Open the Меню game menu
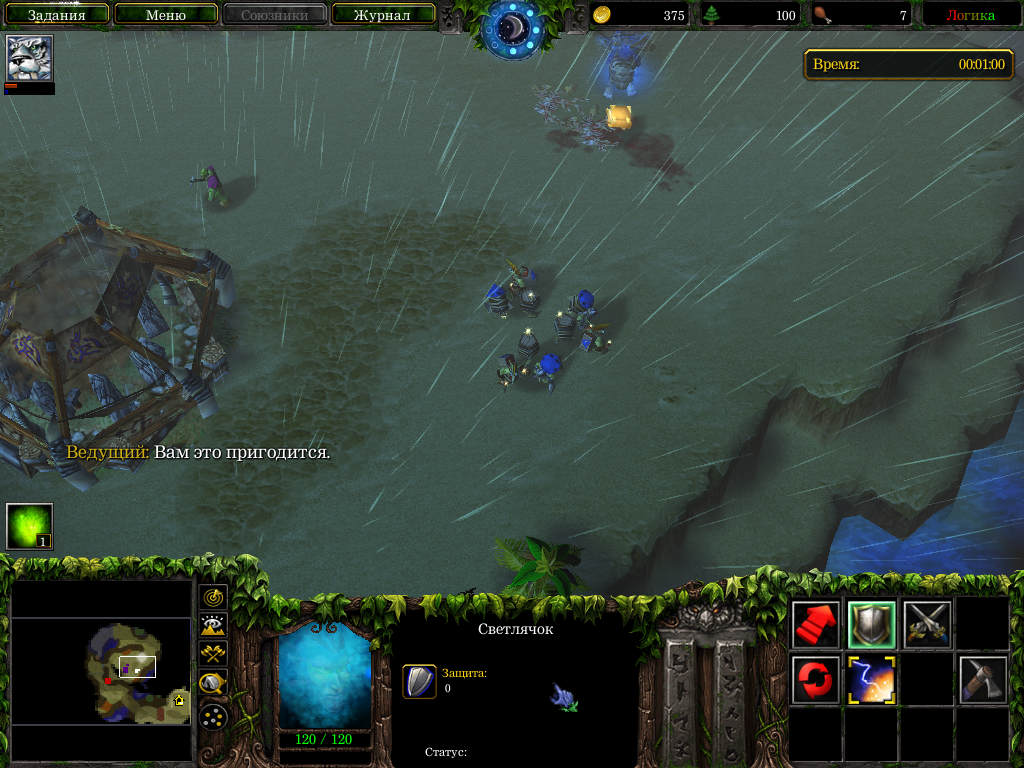 (x=166, y=15)
